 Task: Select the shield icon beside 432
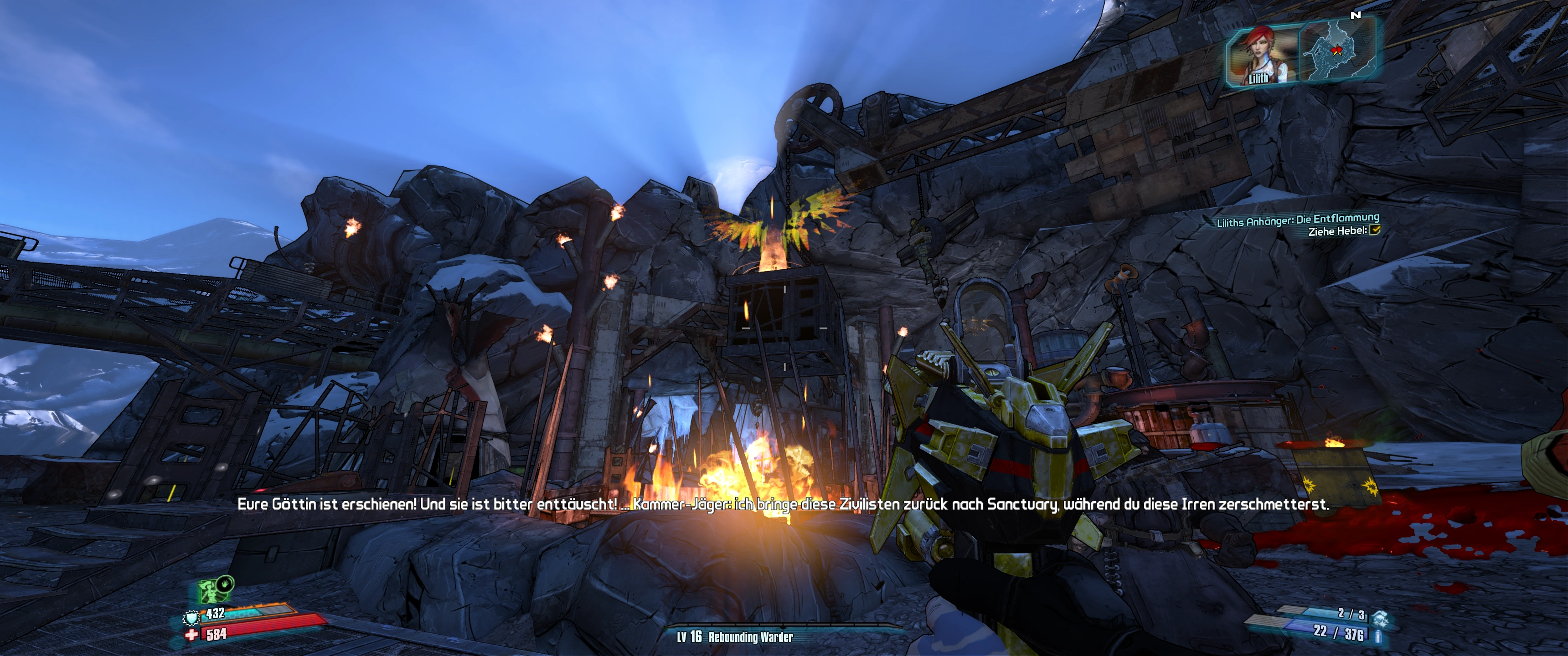[192, 618]
